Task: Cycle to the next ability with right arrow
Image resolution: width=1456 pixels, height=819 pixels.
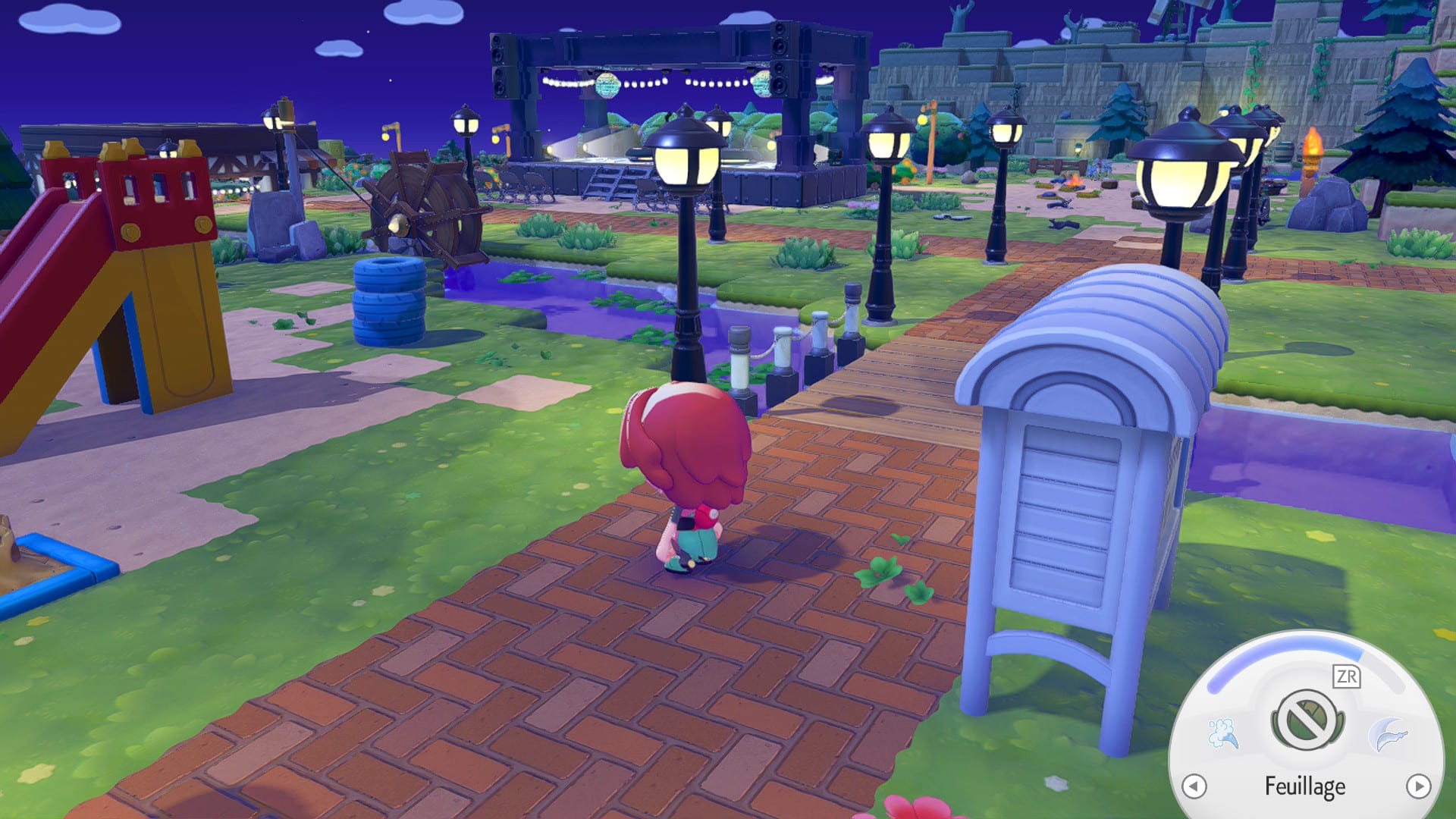Action: [1418, 786]
